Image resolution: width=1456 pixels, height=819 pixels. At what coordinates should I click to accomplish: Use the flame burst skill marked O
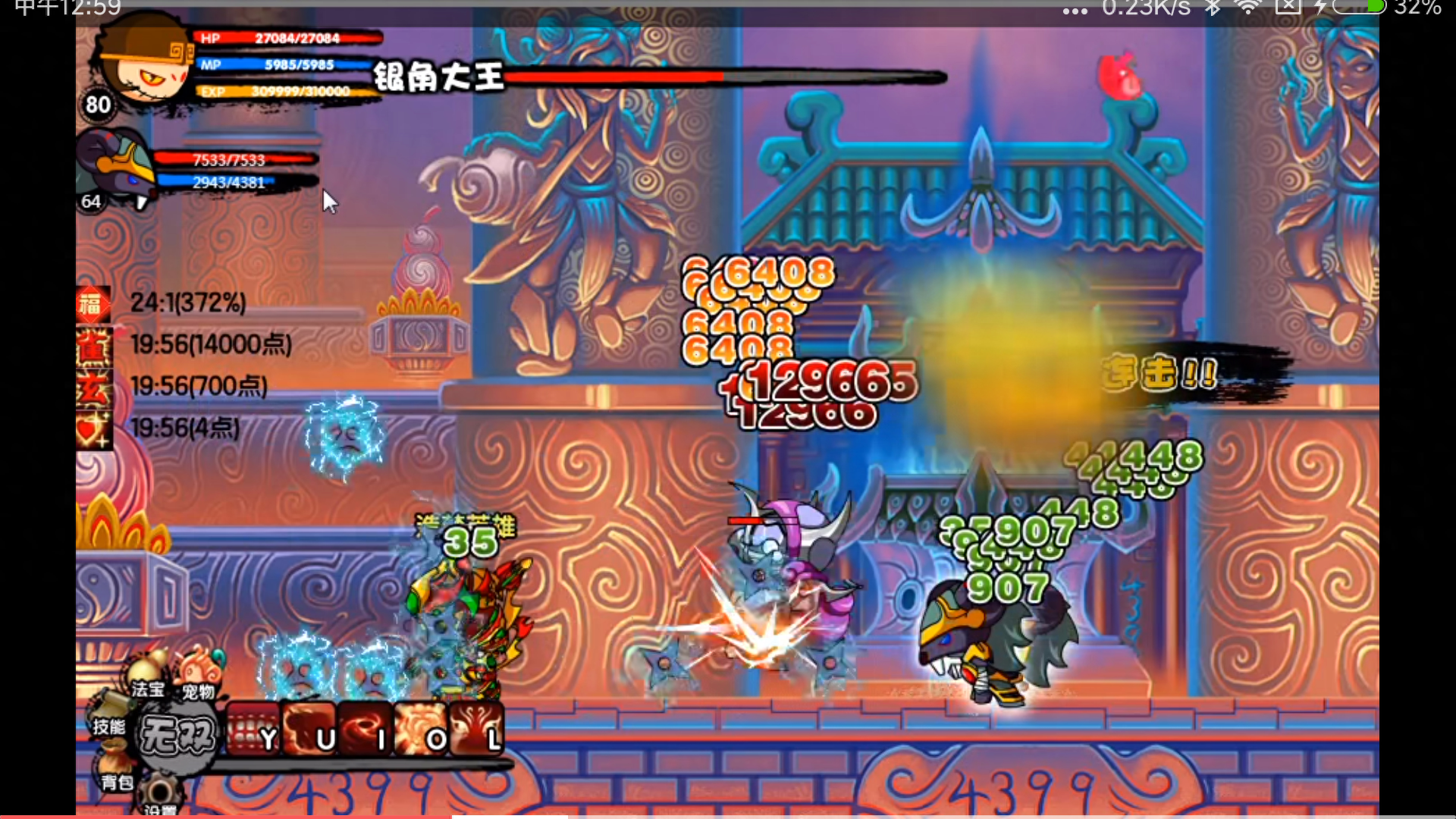click(421, 730)
